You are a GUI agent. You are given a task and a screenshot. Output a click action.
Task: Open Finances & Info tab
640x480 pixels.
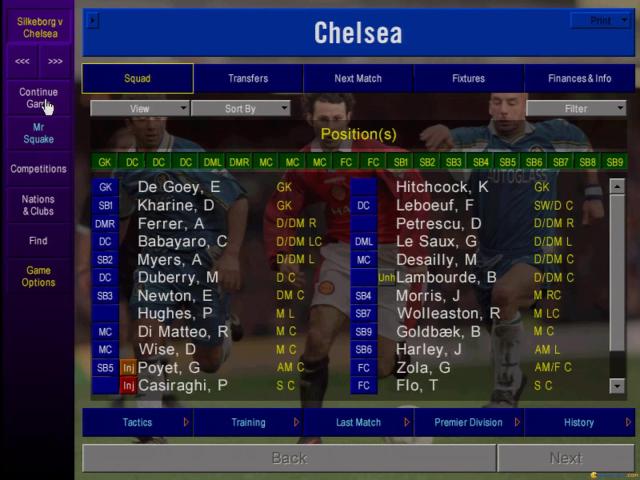579,78
